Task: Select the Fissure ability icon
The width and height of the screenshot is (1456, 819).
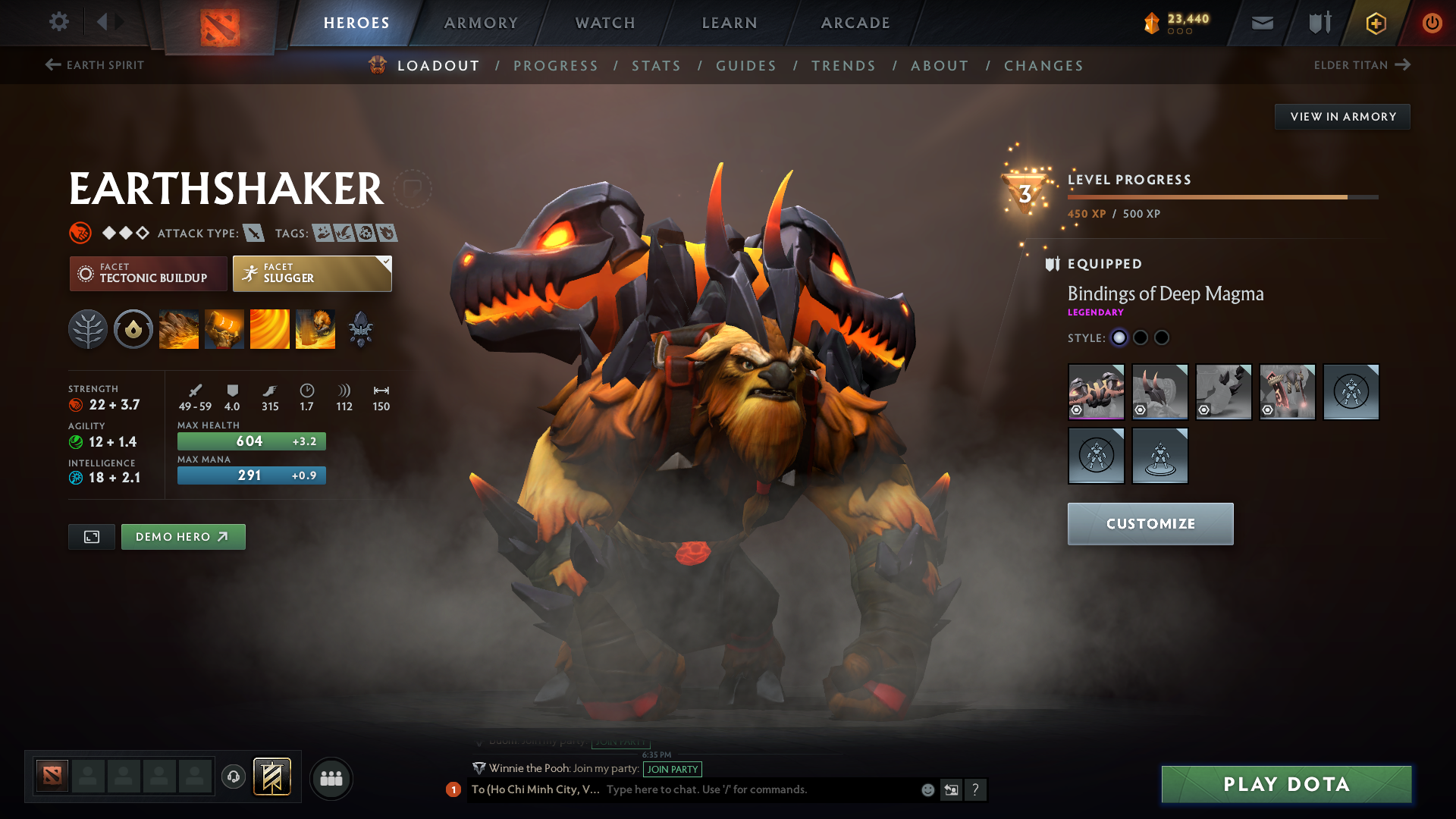Action: tap(178, 328)
